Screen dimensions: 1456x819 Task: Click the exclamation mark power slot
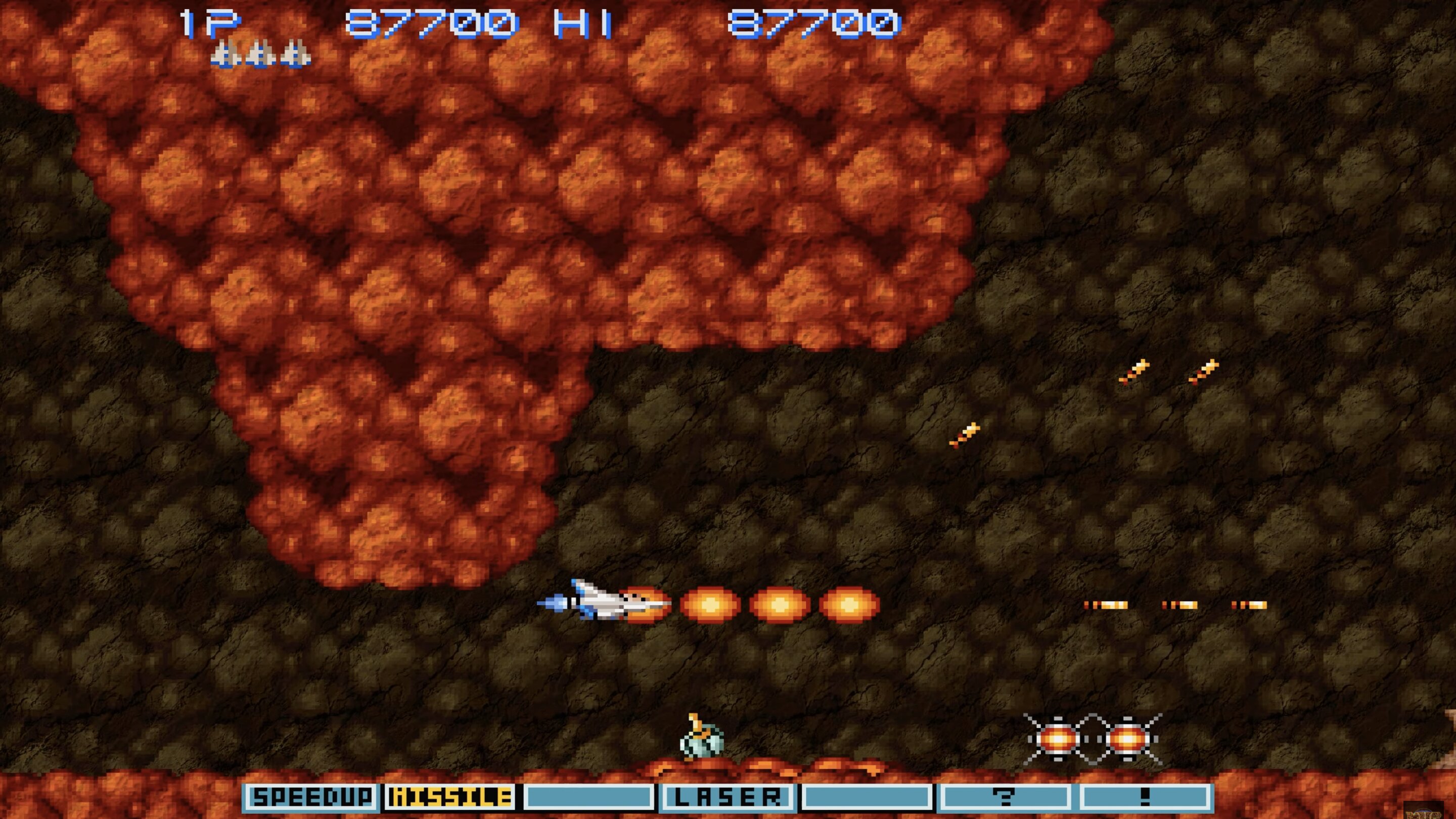click(1145, 798)
